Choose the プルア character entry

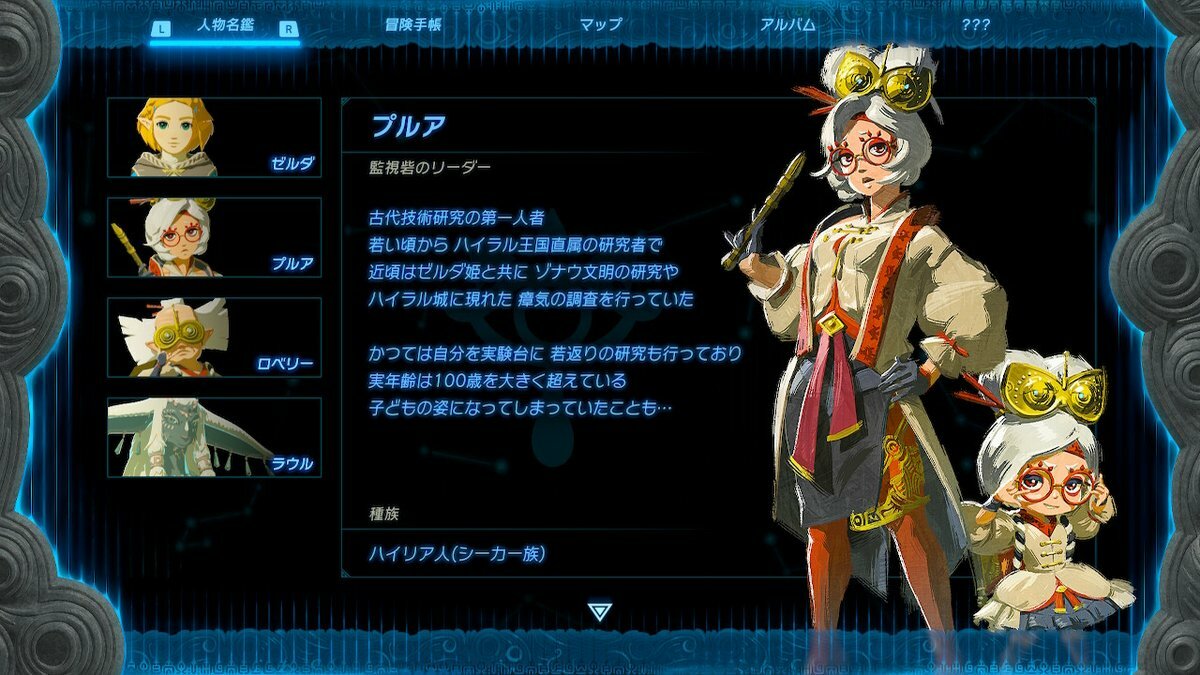214,237
